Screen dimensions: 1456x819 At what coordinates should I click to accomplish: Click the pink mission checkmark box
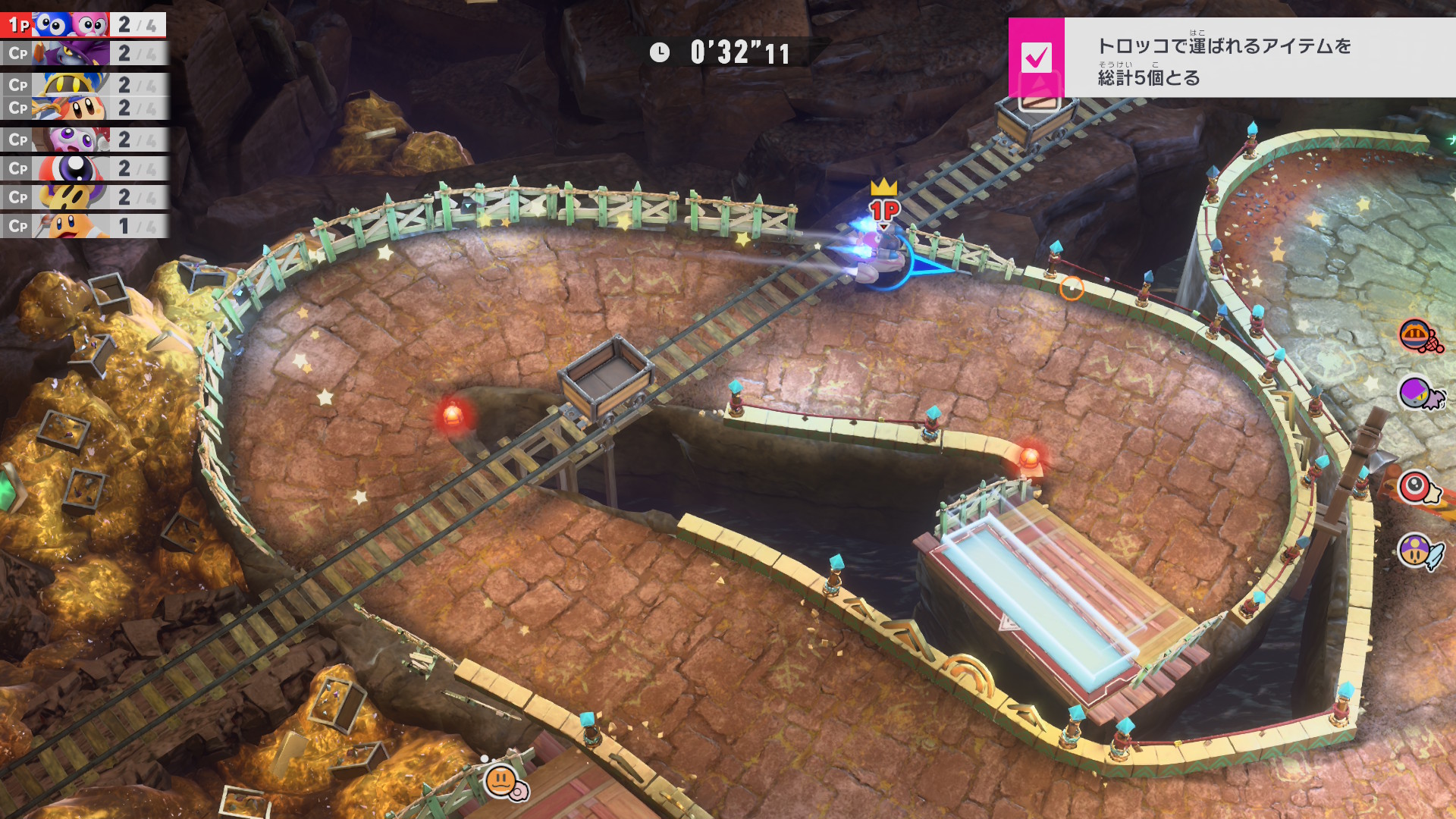pos(1037,58)
